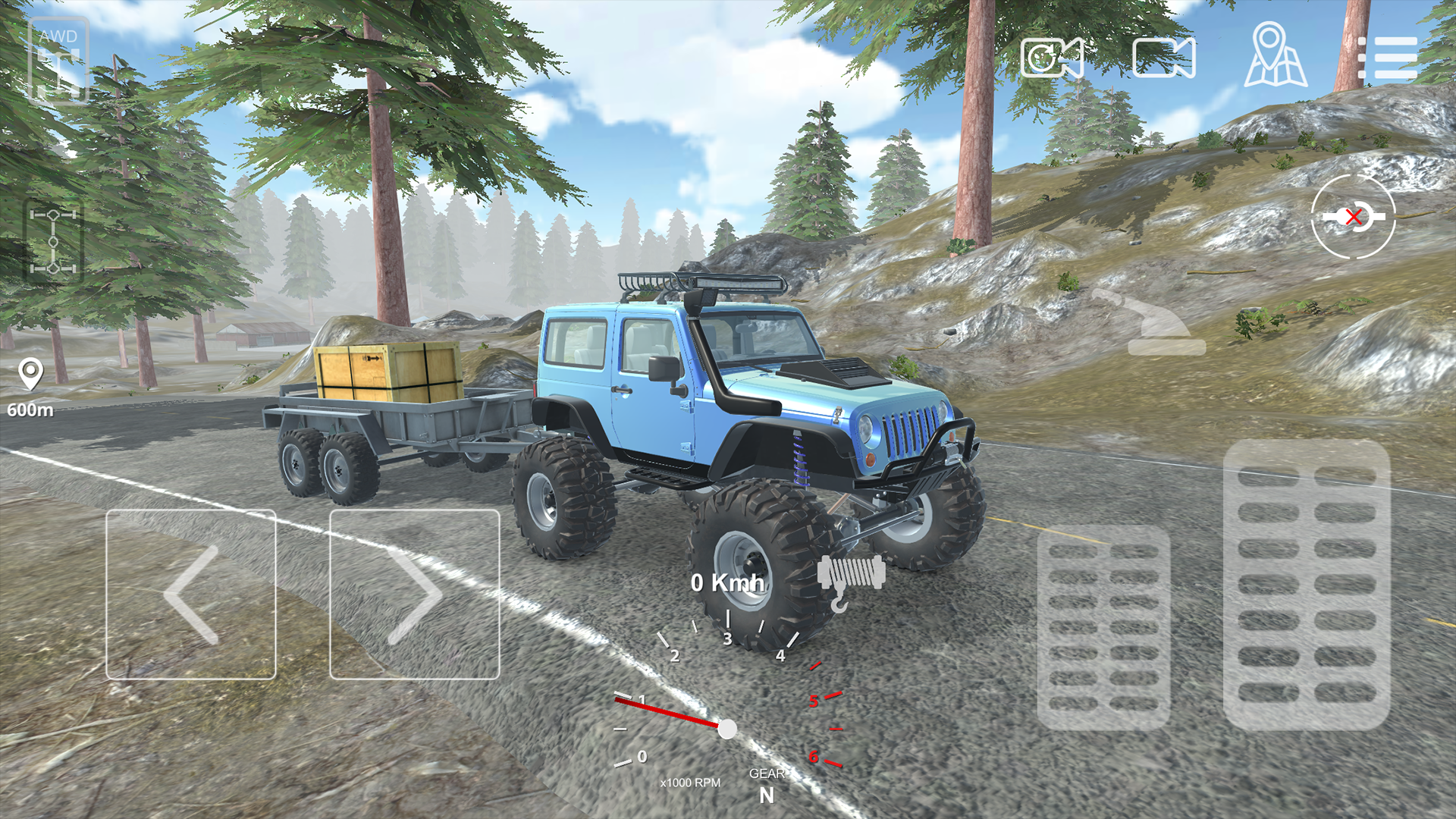This screenshot has height=819, width=1456.
Task: Tap the 0 Kmh speed readout
Action: click(728, 584)
